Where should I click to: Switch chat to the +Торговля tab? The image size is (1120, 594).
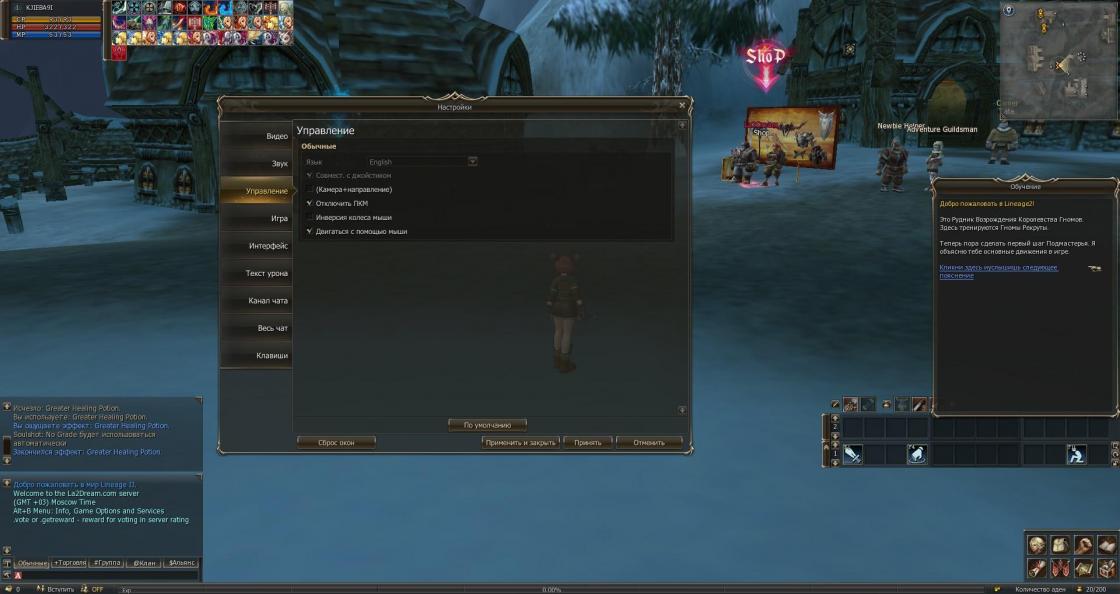70,563
